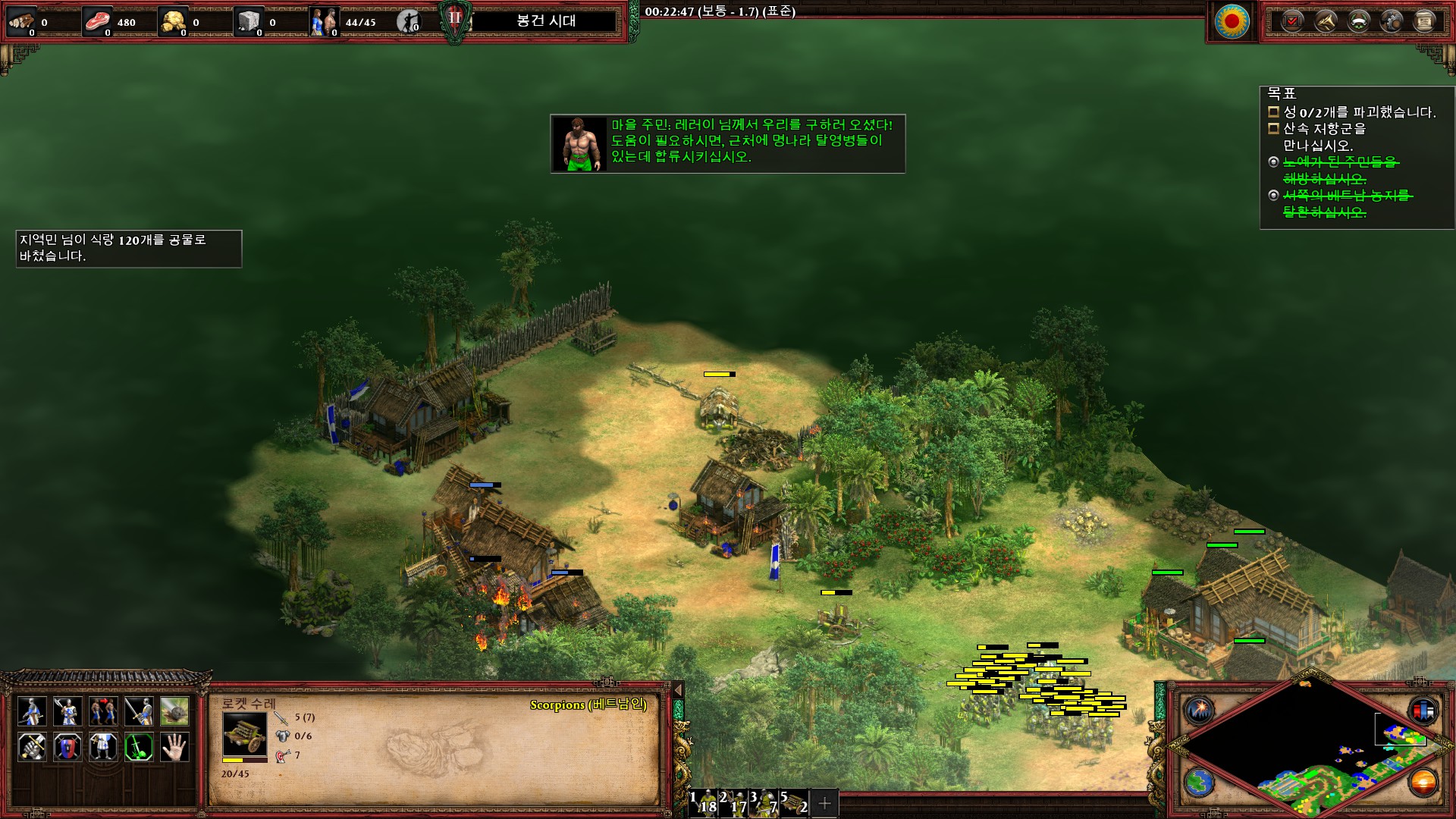
Task: Select the rocket cart unit portrait
Action: tap(244, 734)
